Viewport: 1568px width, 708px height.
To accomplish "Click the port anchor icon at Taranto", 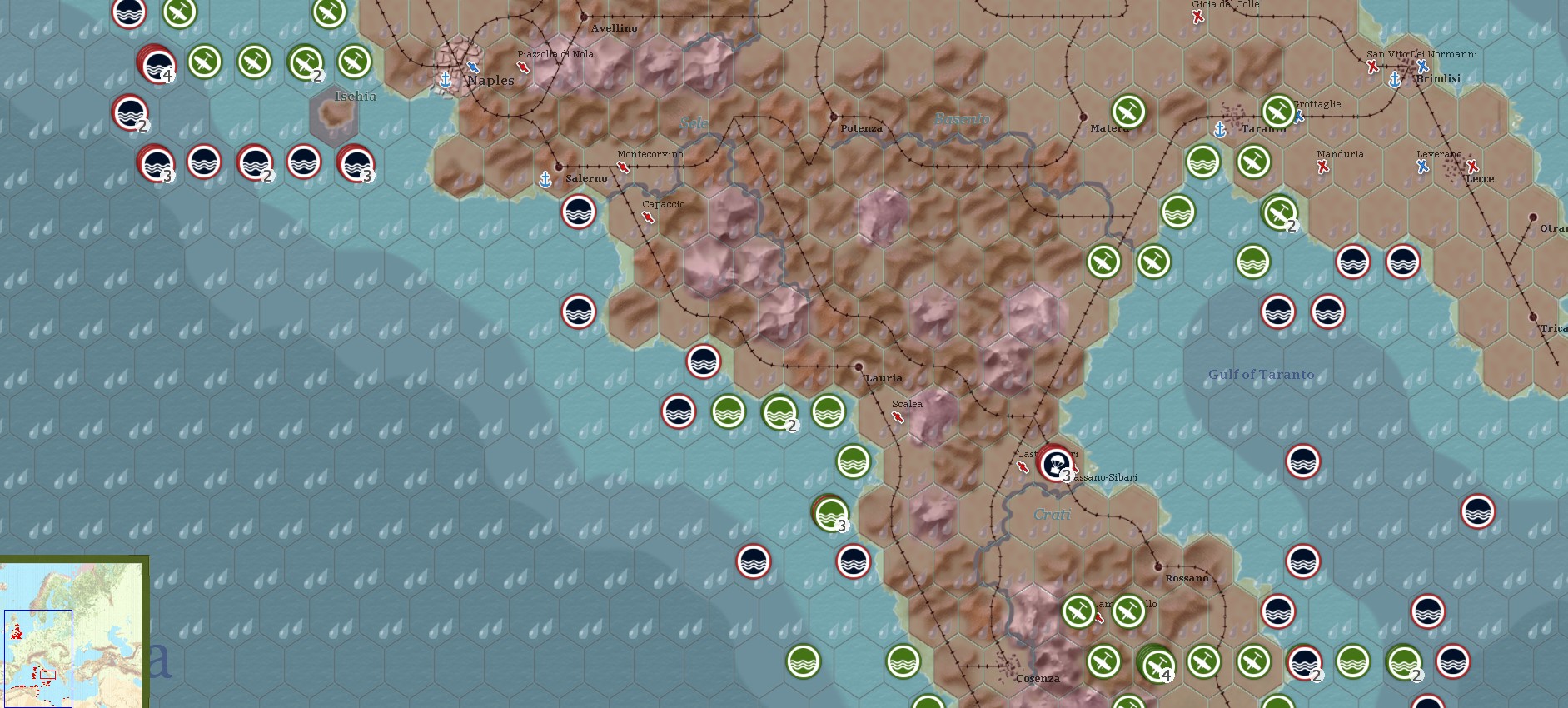I will 1219,129.
